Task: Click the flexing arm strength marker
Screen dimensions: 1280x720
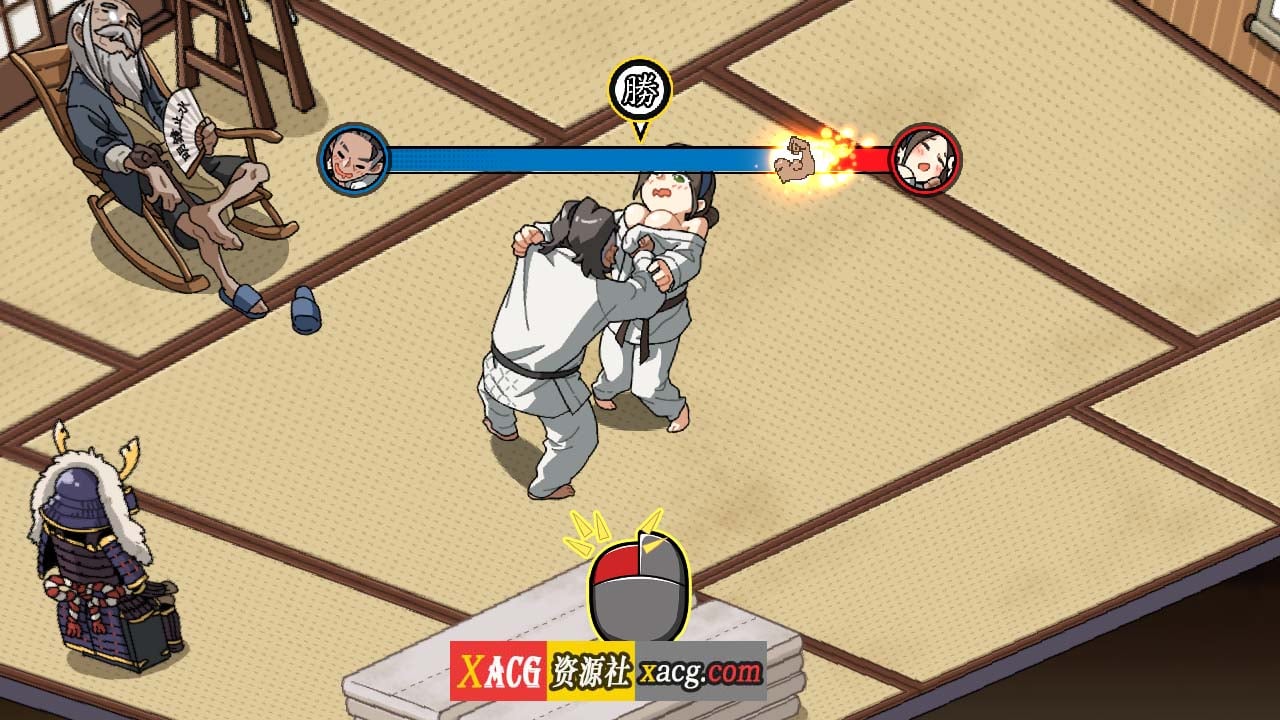Action: tap(795, 158)
